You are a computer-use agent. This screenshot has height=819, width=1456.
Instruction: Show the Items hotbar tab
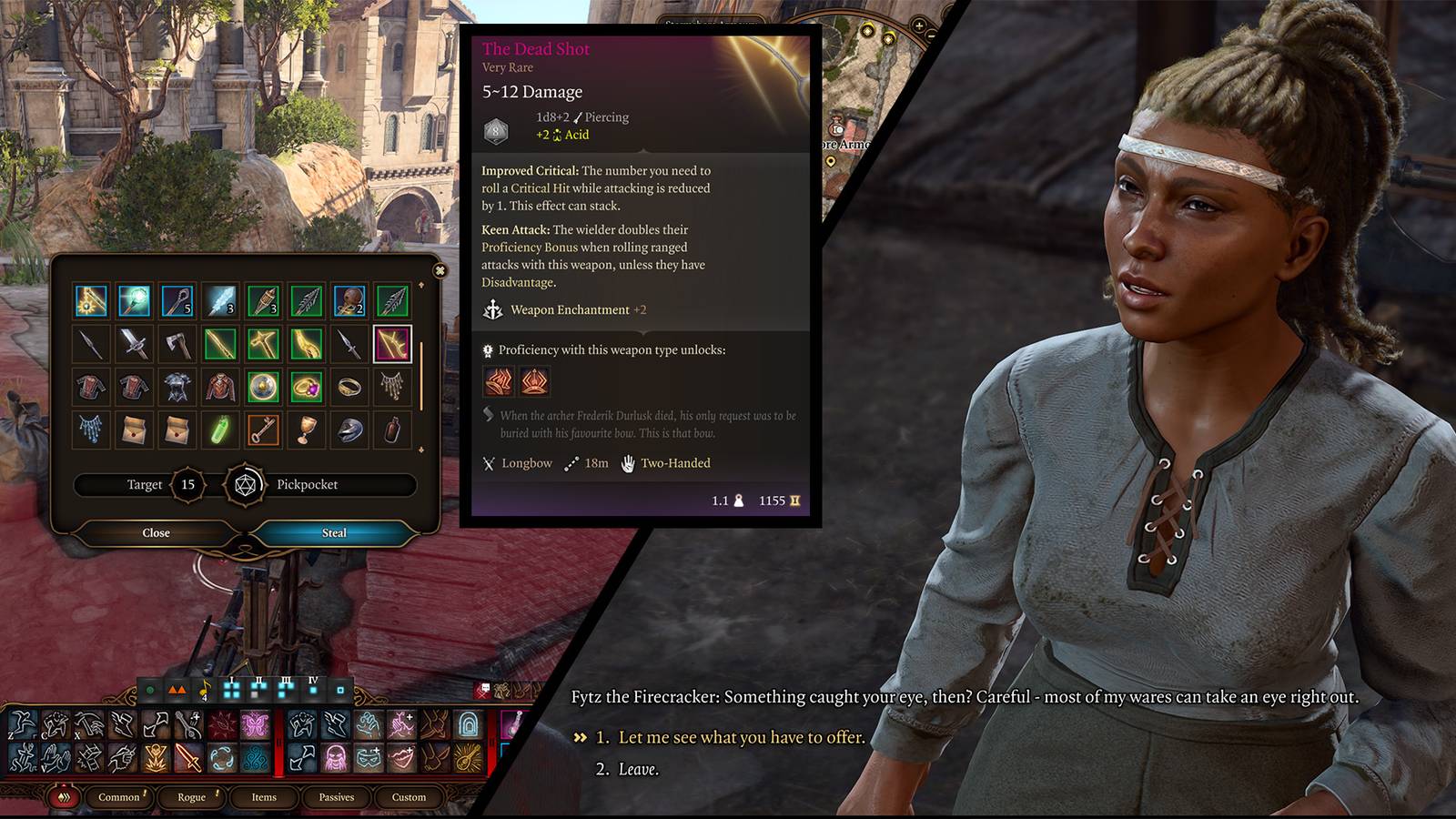264,797
